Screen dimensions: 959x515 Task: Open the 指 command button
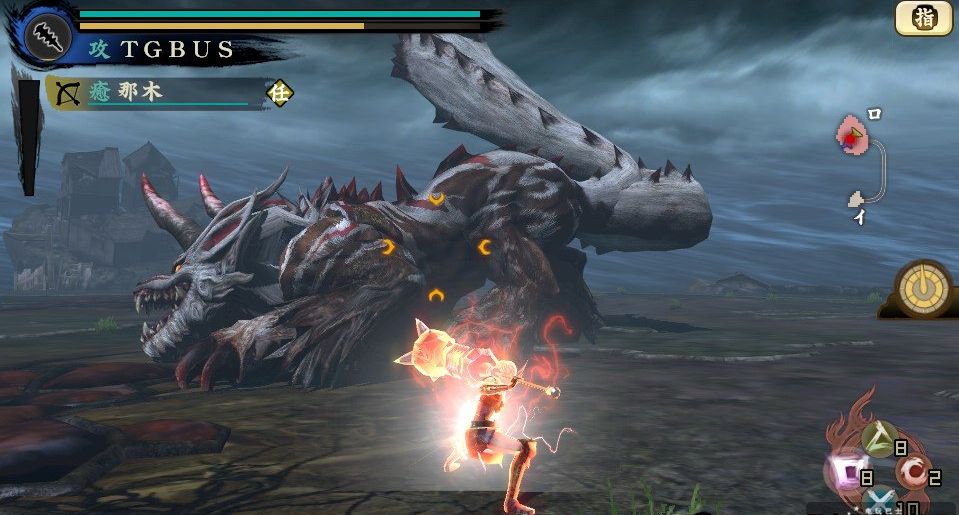click(923, 18)
